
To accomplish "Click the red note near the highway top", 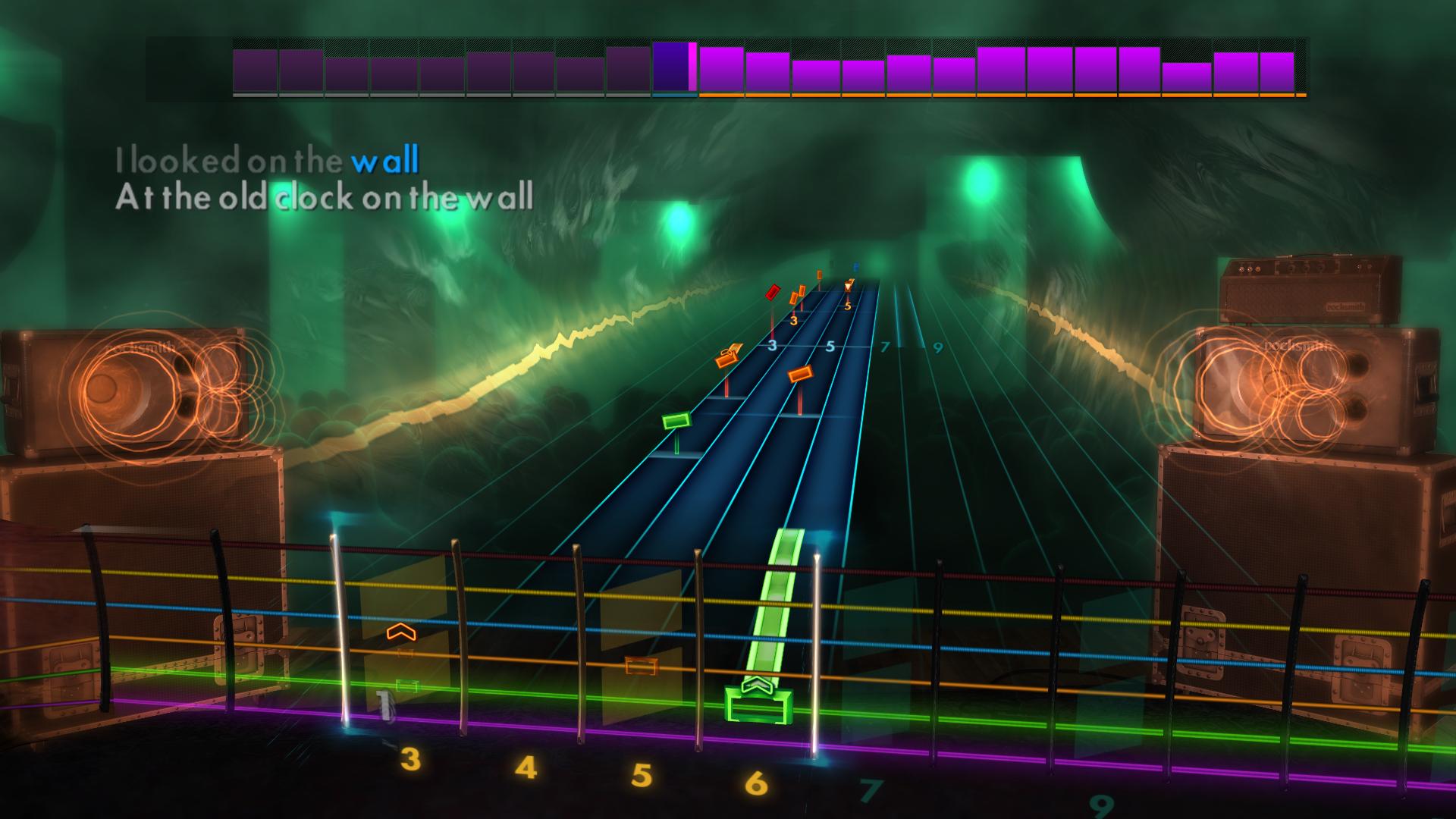I will click(x=772, y=293).
